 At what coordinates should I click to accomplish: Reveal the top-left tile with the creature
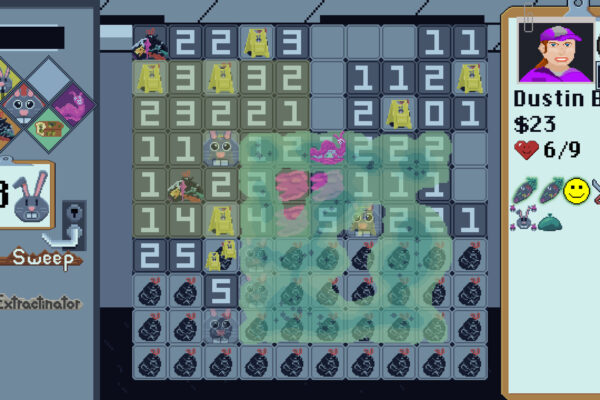(x=149, y=43)
